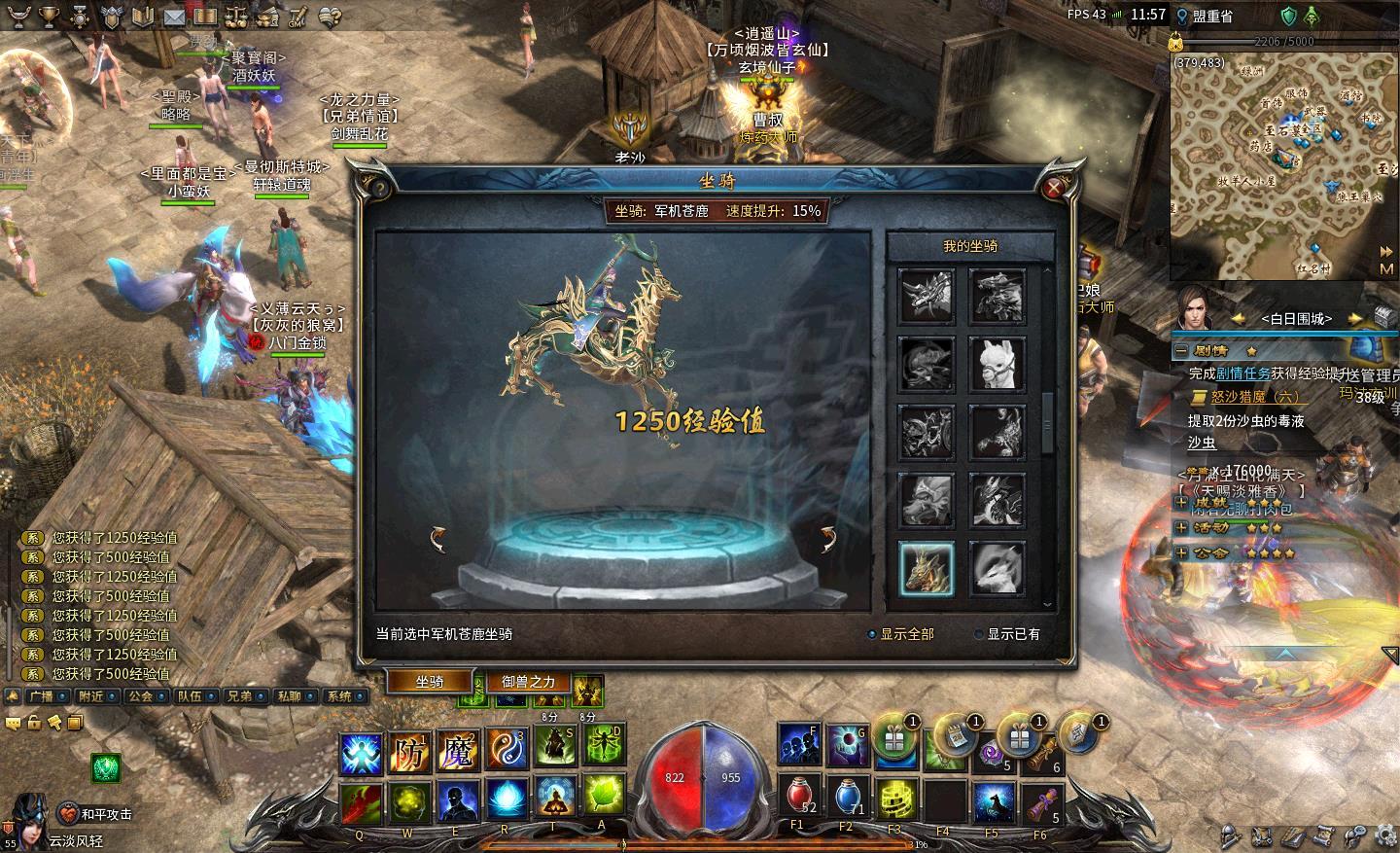Viewport: 1400px width, 853px height.
Task: Close the mount (坐骑) window
Action: (1055, 188)
